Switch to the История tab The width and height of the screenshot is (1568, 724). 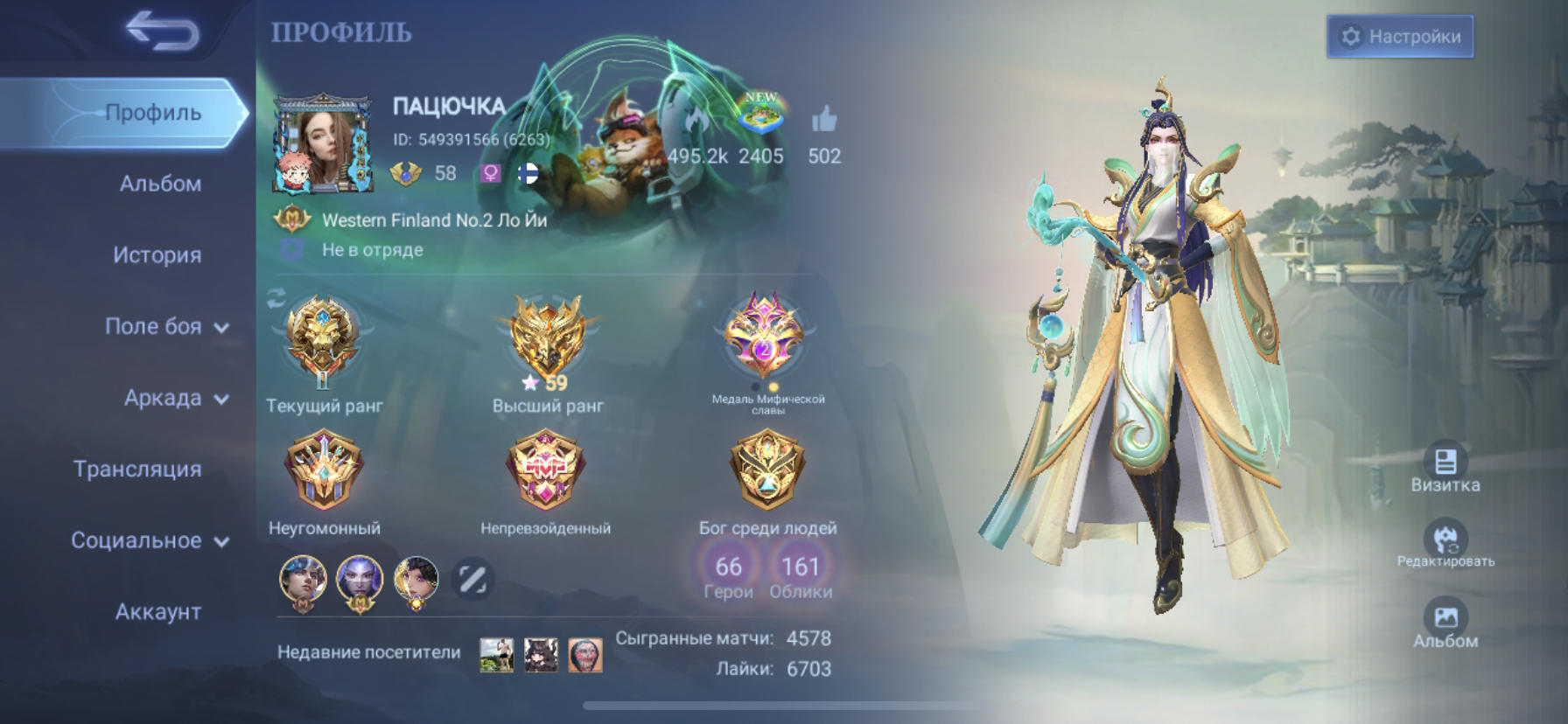click(x=157, y=254)
